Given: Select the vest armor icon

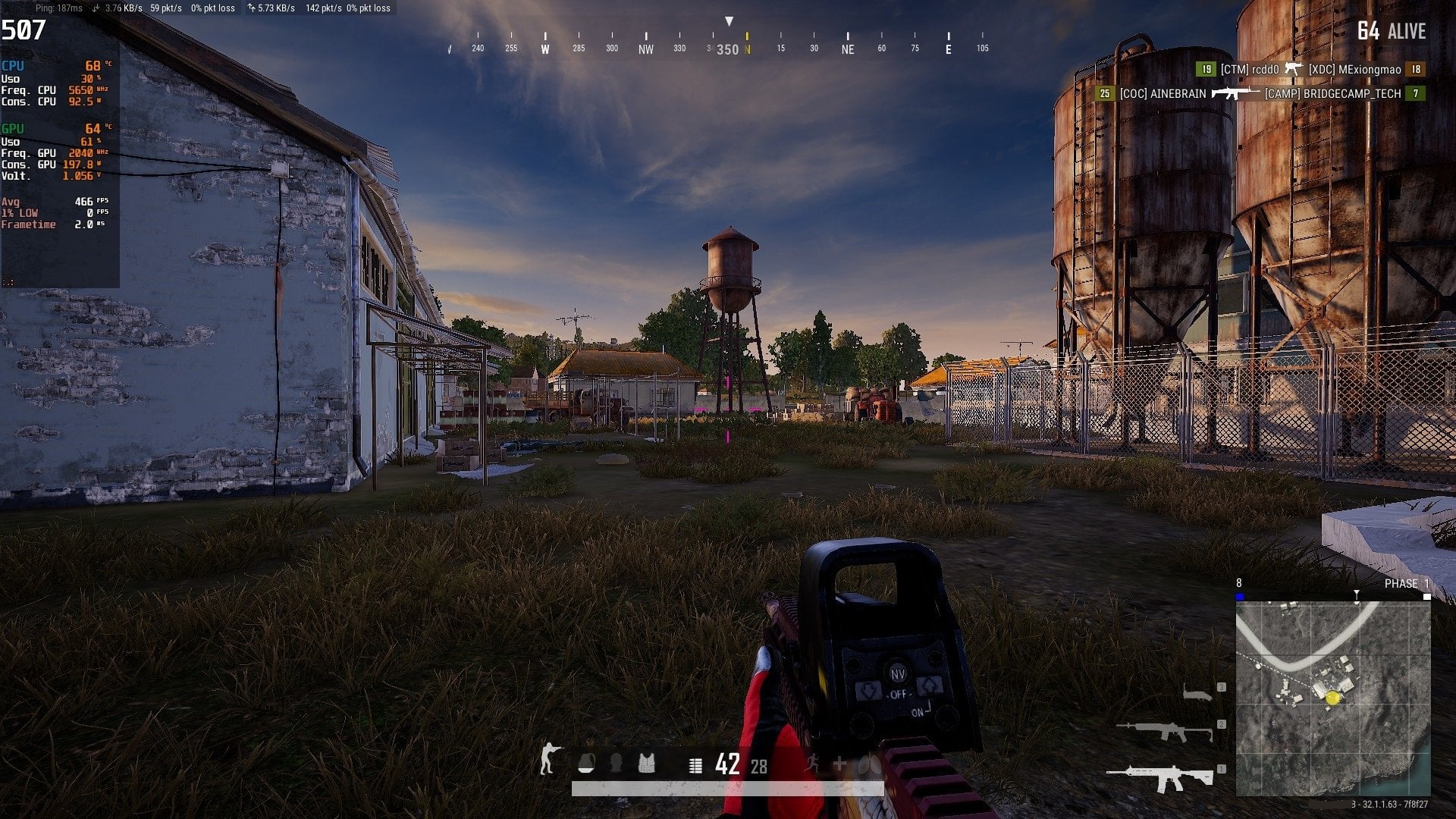Looking at the screenshot, I should [648, 764].
